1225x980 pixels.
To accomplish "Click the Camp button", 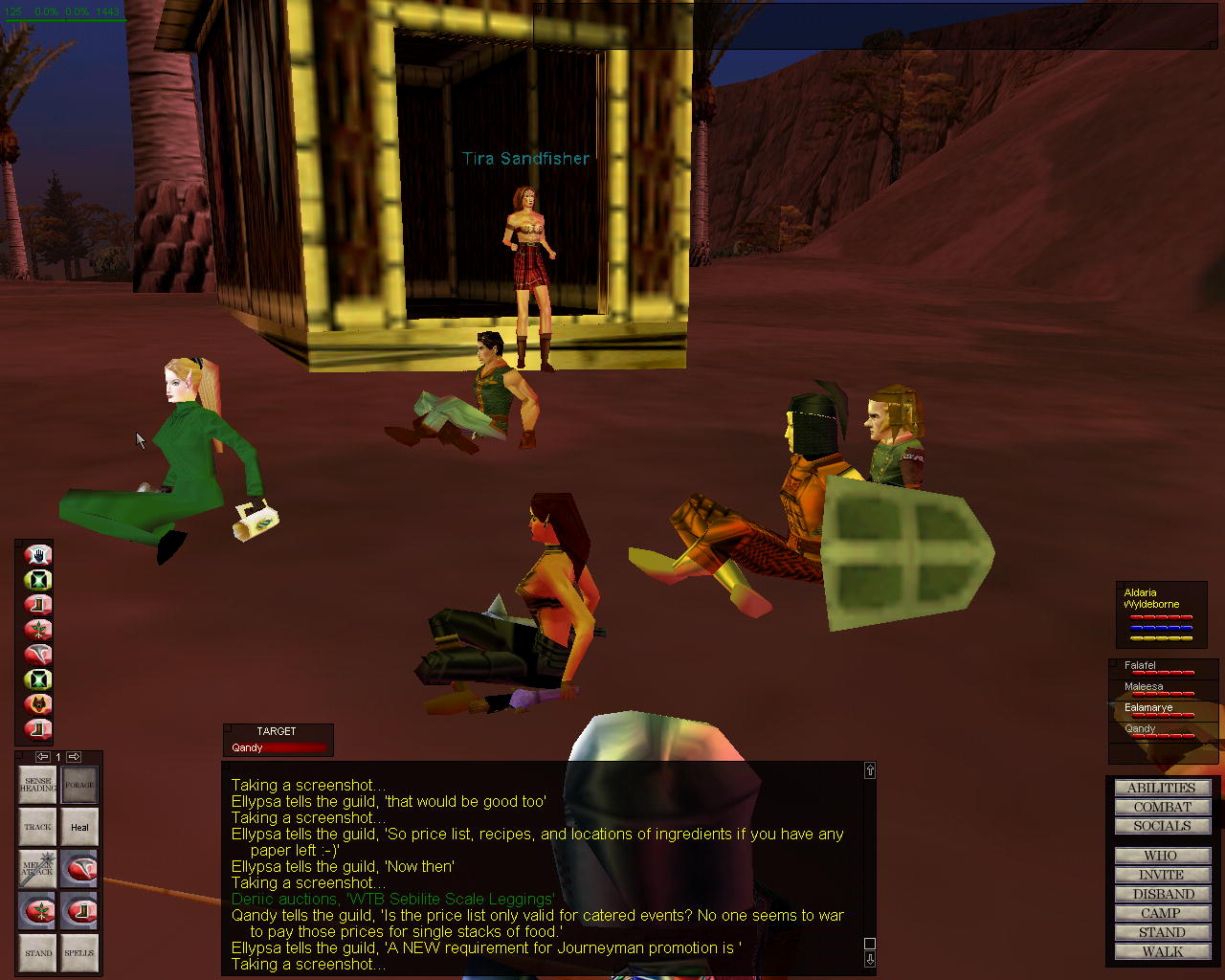I will pyautogui.click(x=1162, y=913).
